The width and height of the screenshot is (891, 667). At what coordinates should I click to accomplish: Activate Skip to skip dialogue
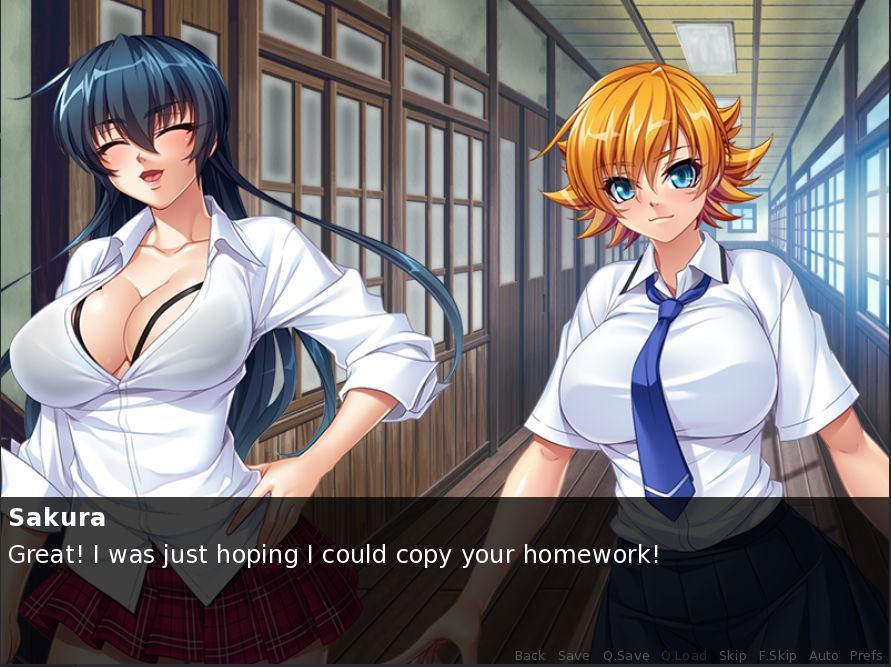coord(732,656)
